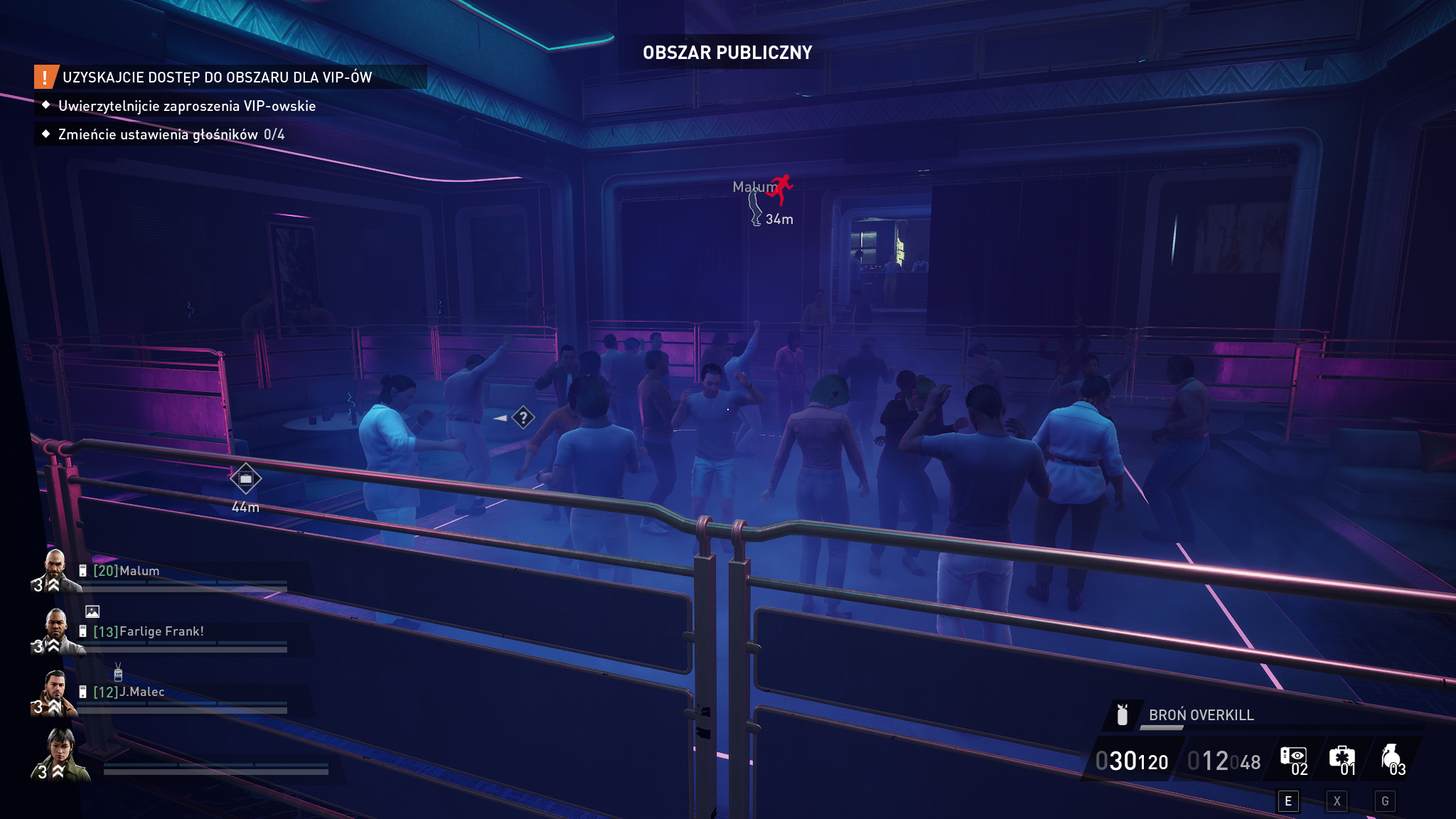Click the 'Uwierzytelnijcie zaproszenia VIP-owskie' objective
The image size is (1456, 819).
186,106
